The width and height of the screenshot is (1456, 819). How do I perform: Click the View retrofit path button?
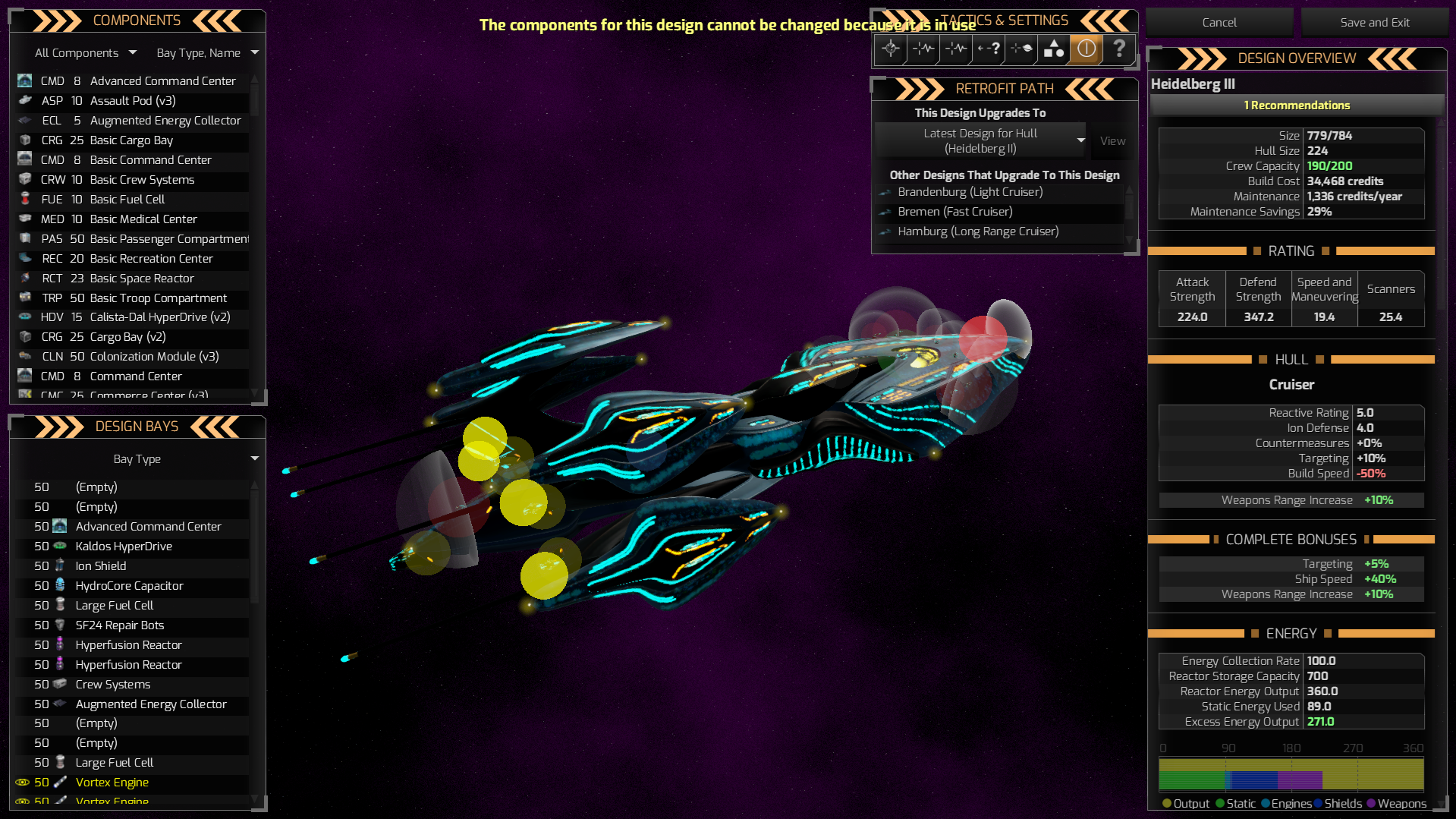coord(1112,140)
